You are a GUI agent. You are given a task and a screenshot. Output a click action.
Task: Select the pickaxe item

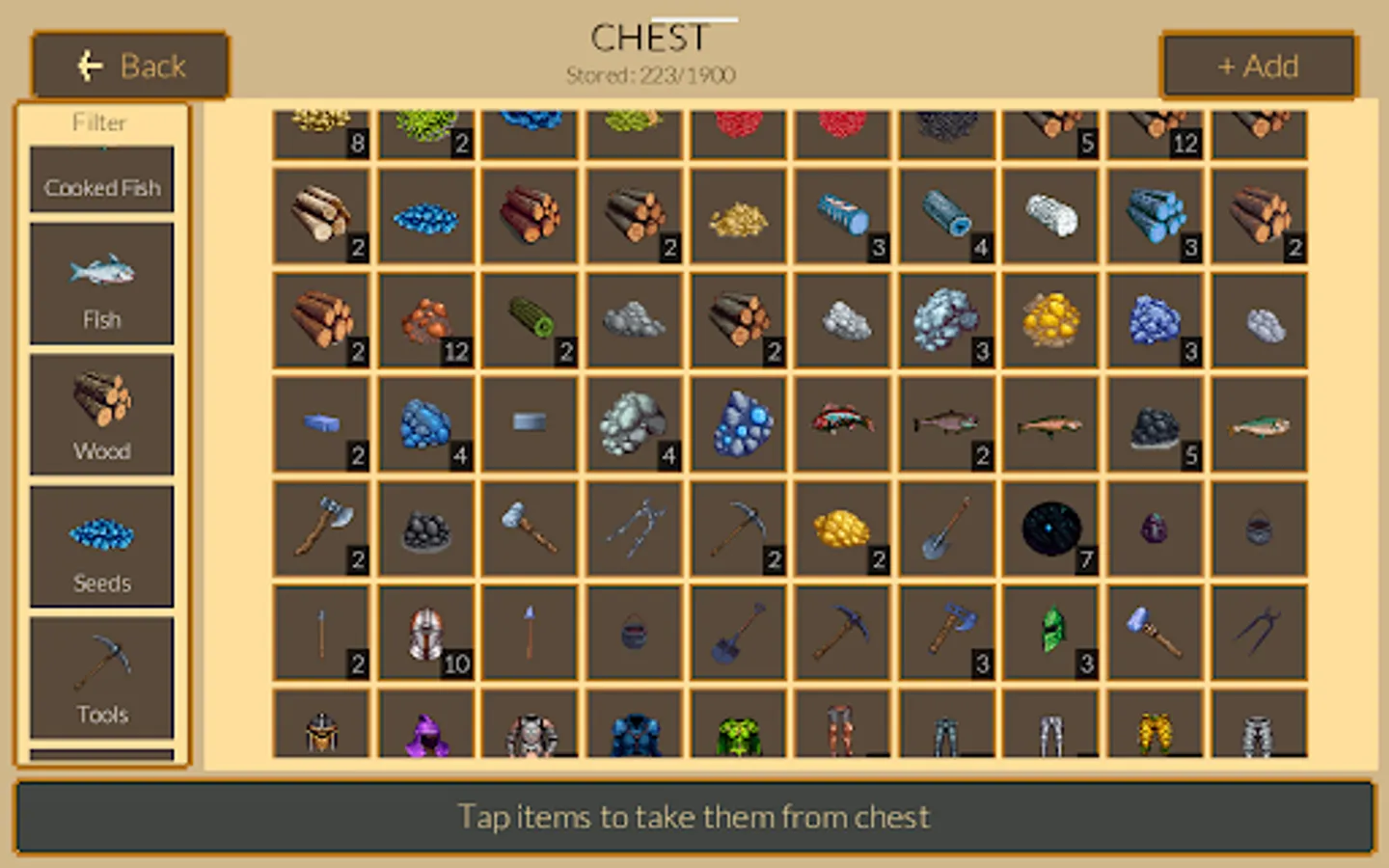[738, 529]
